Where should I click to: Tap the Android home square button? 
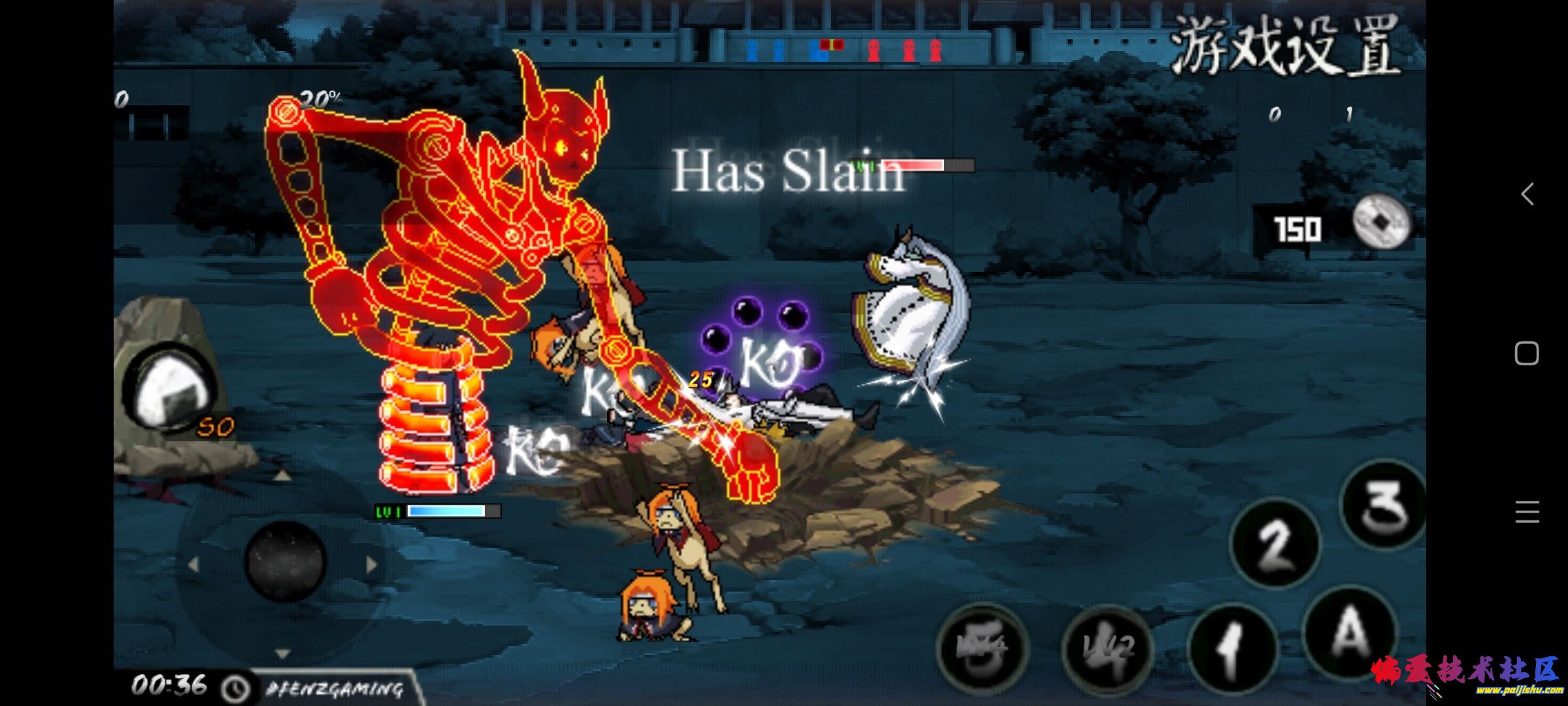[x=1527, y=354]
